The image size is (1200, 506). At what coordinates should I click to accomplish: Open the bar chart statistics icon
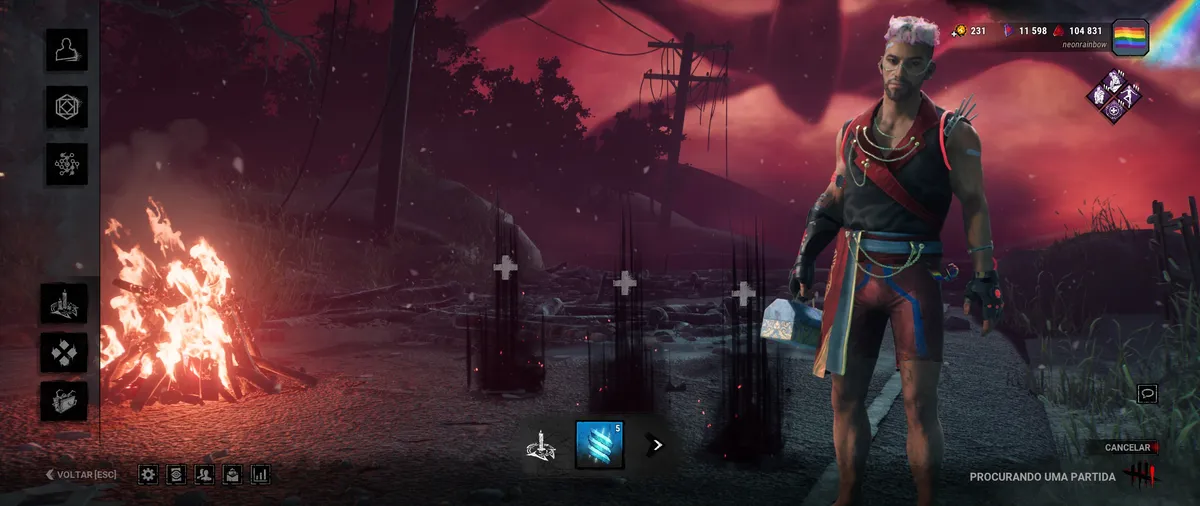(x=261, y=474)
